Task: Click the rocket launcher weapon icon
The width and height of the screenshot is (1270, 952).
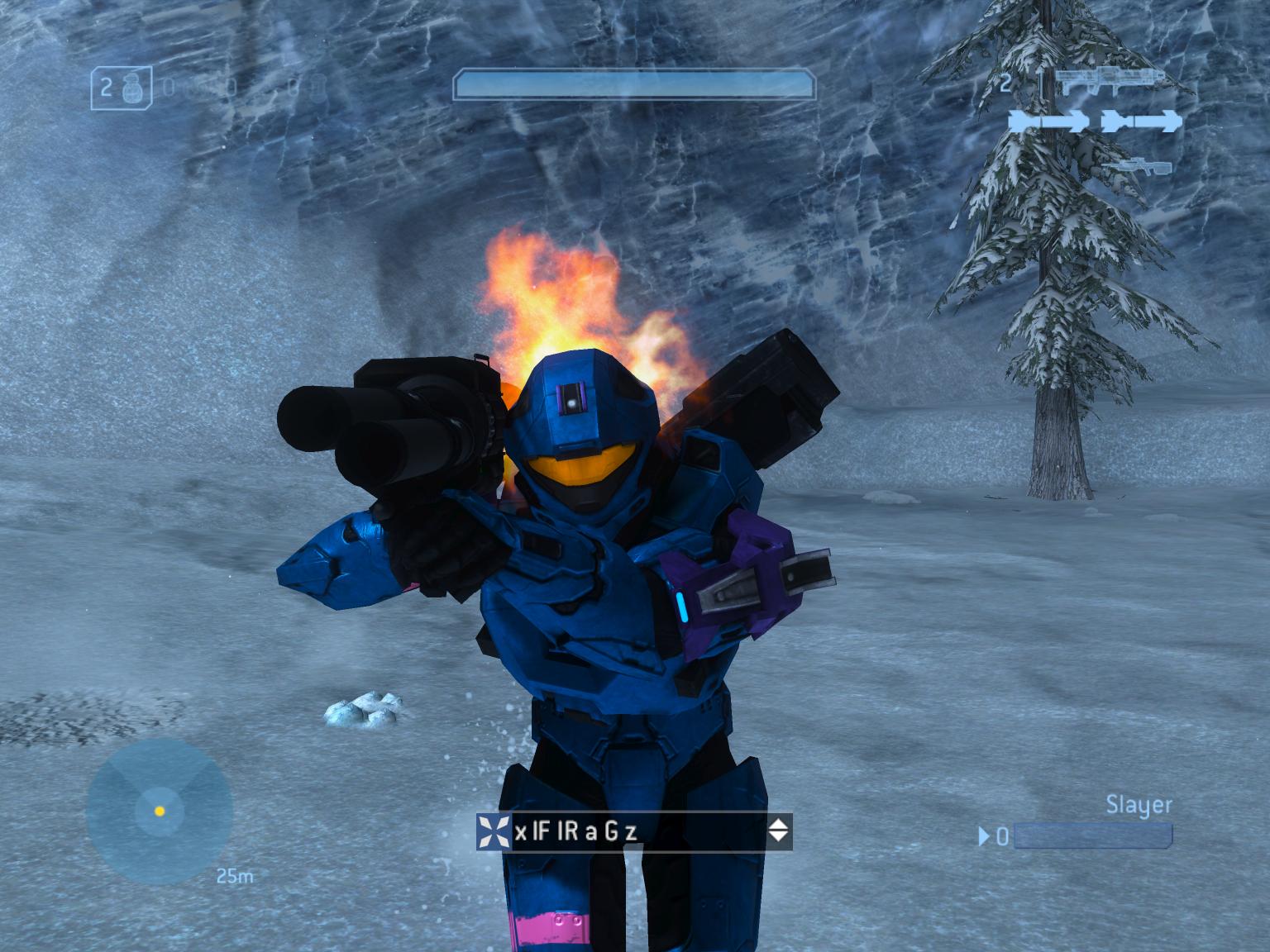Action: [1109, 80]
